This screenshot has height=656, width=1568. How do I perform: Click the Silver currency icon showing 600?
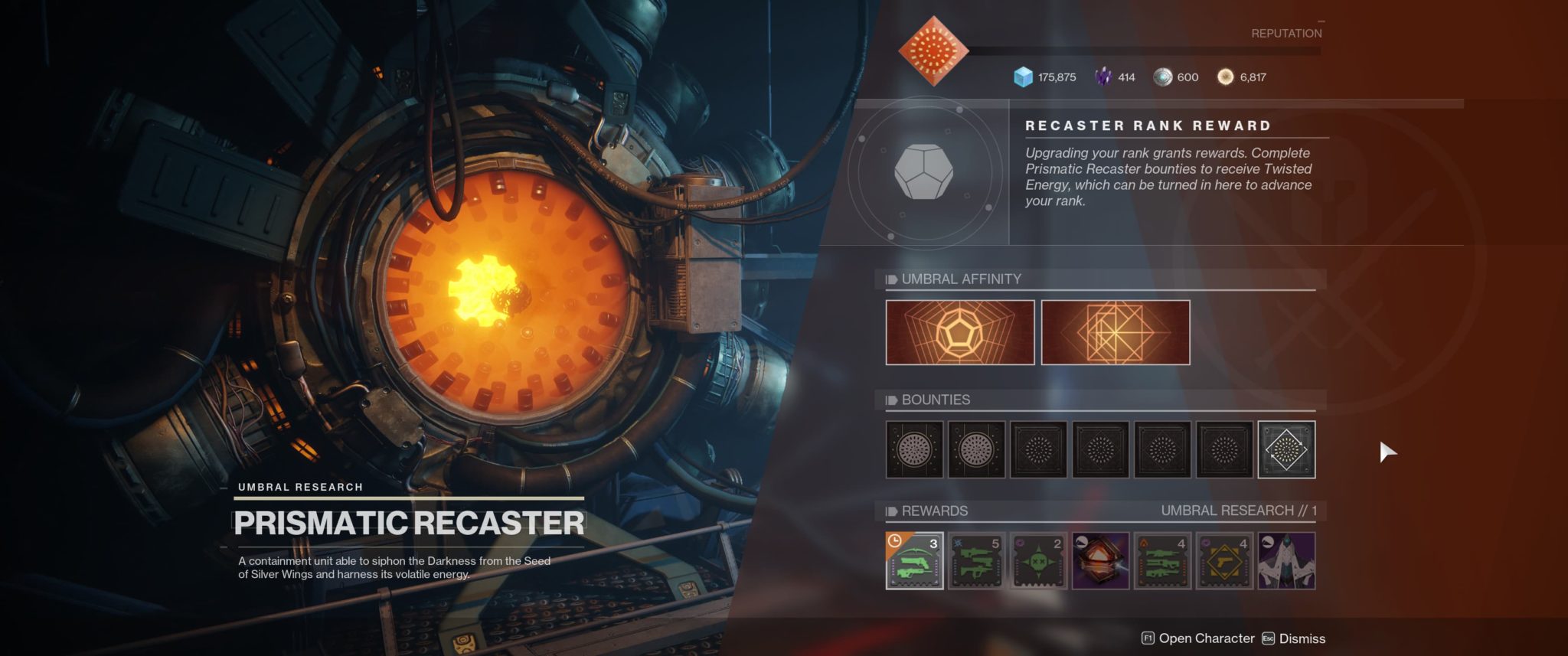1165,77
